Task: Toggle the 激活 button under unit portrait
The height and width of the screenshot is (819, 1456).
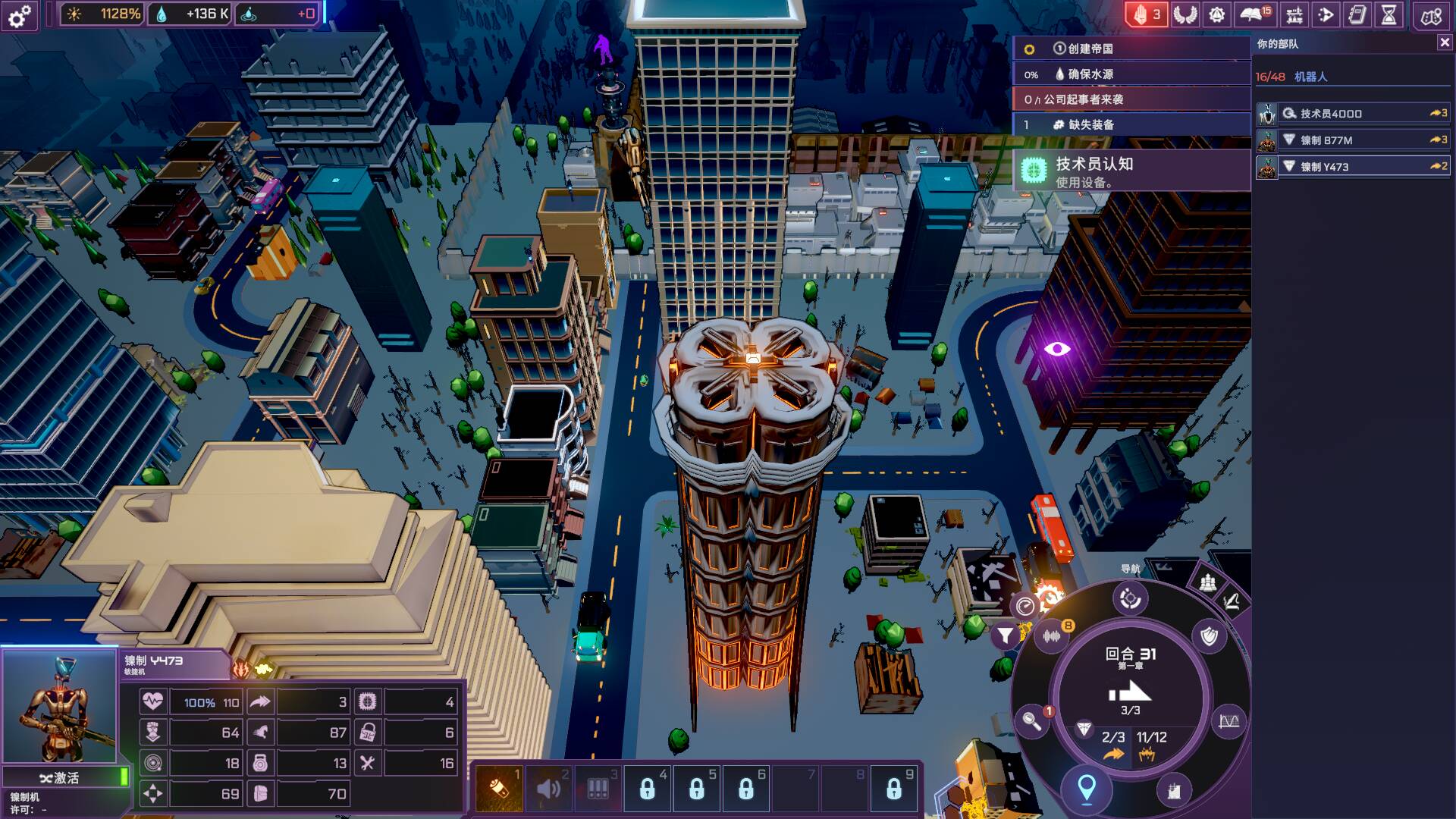Action: point(60,778)
